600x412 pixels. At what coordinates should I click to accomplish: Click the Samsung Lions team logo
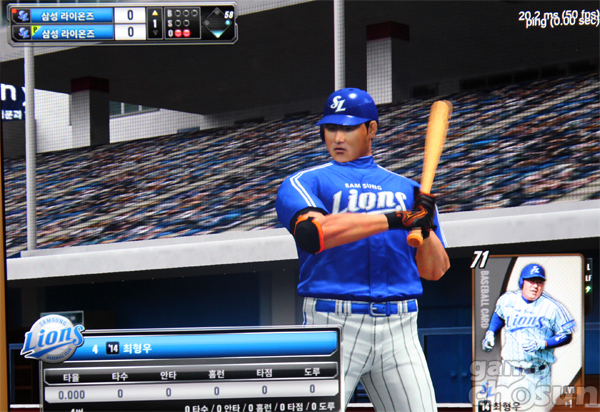[52, 339]
